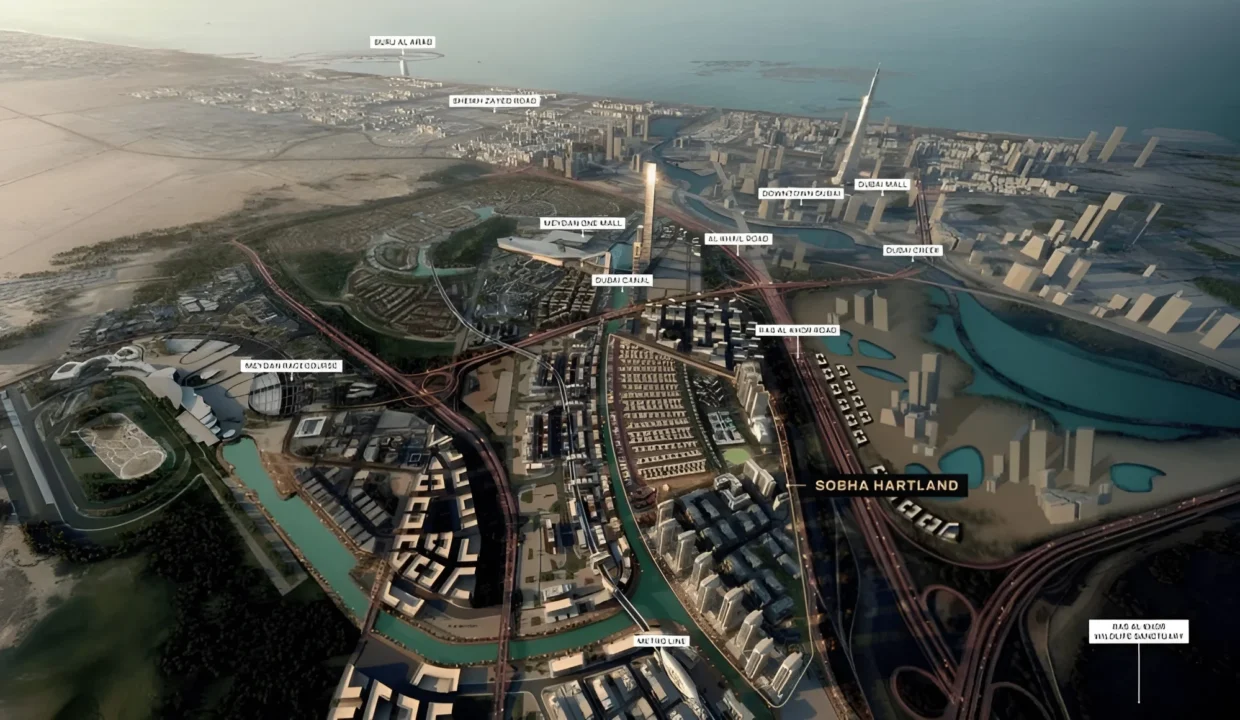Select the Dubai Mall location label
Screen dimensions: 1240x720
click(x=882, y=185)
